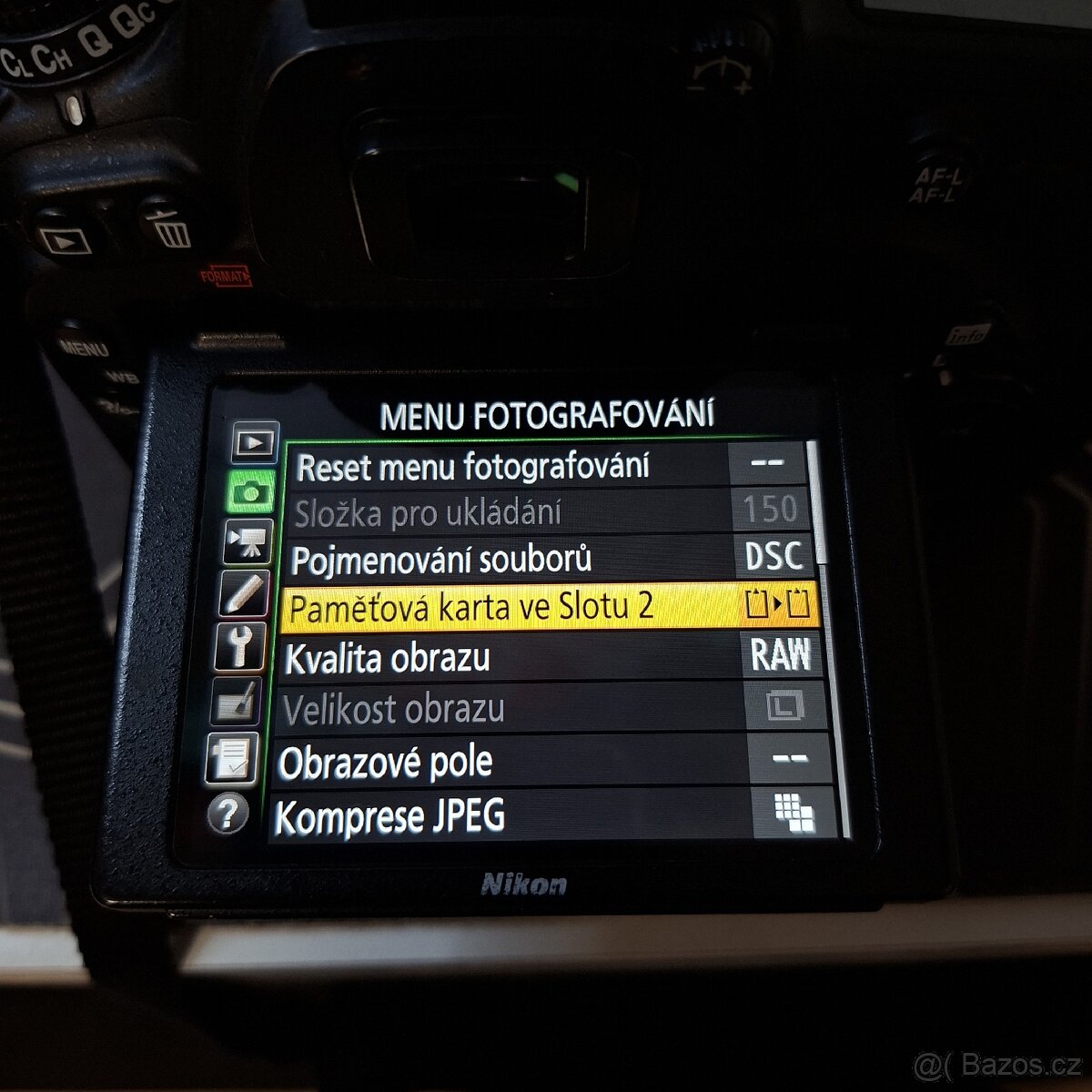Click the question mark help icon
Viewport: 1092px width, 1092px height.
(227, 814)
